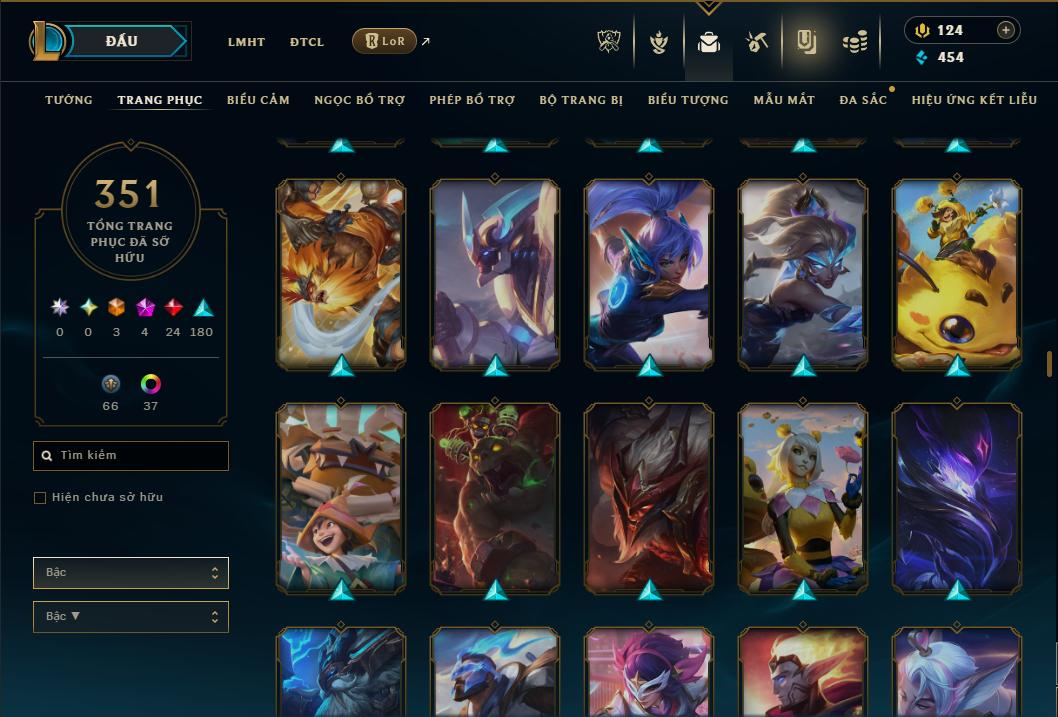1058x717 pixels.
Task: View the HIỆU ỨNG KẾT LIỄU tab
Action: [x=974, y=100]
